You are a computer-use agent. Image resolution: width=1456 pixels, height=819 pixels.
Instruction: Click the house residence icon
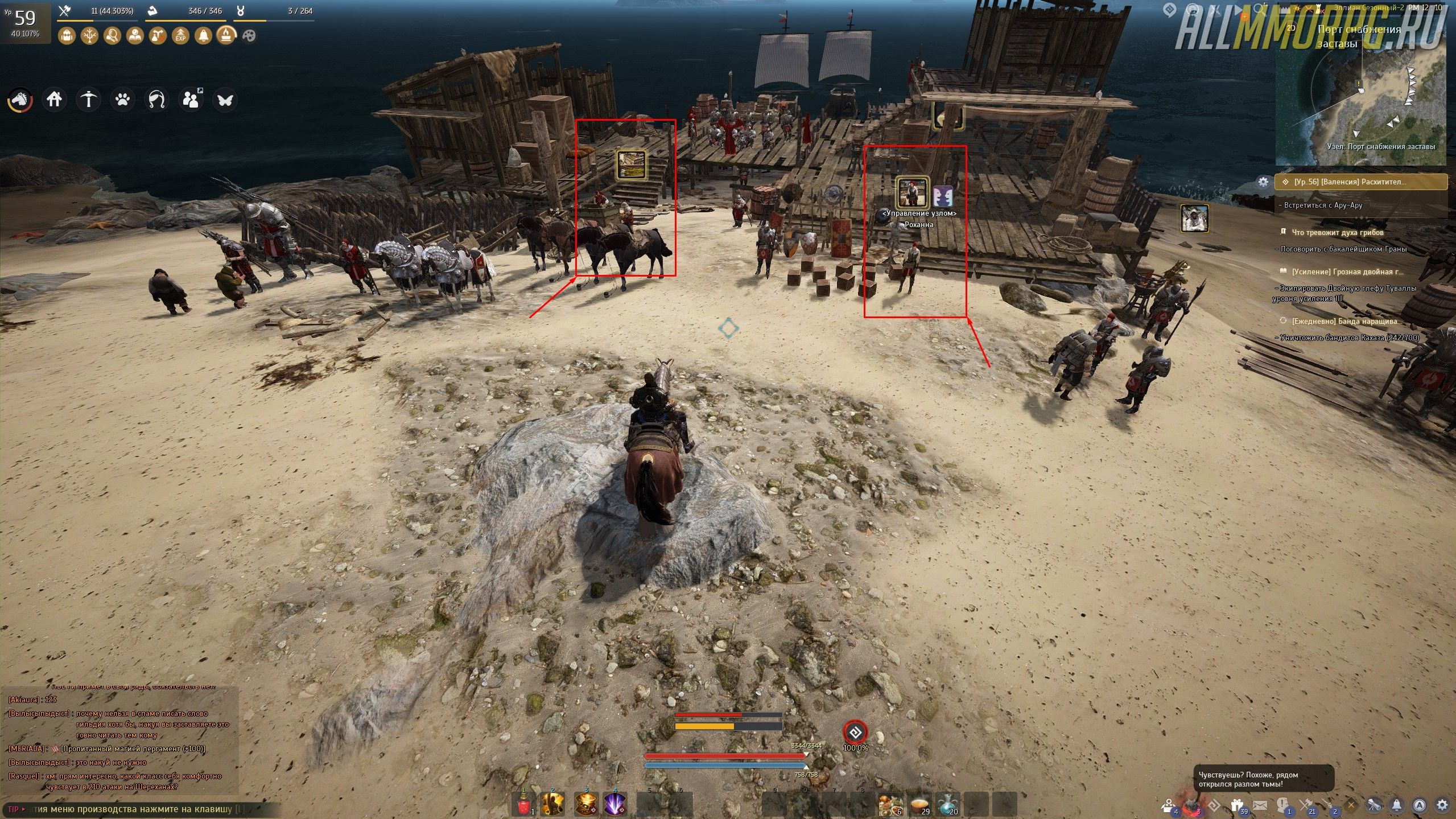54,100
